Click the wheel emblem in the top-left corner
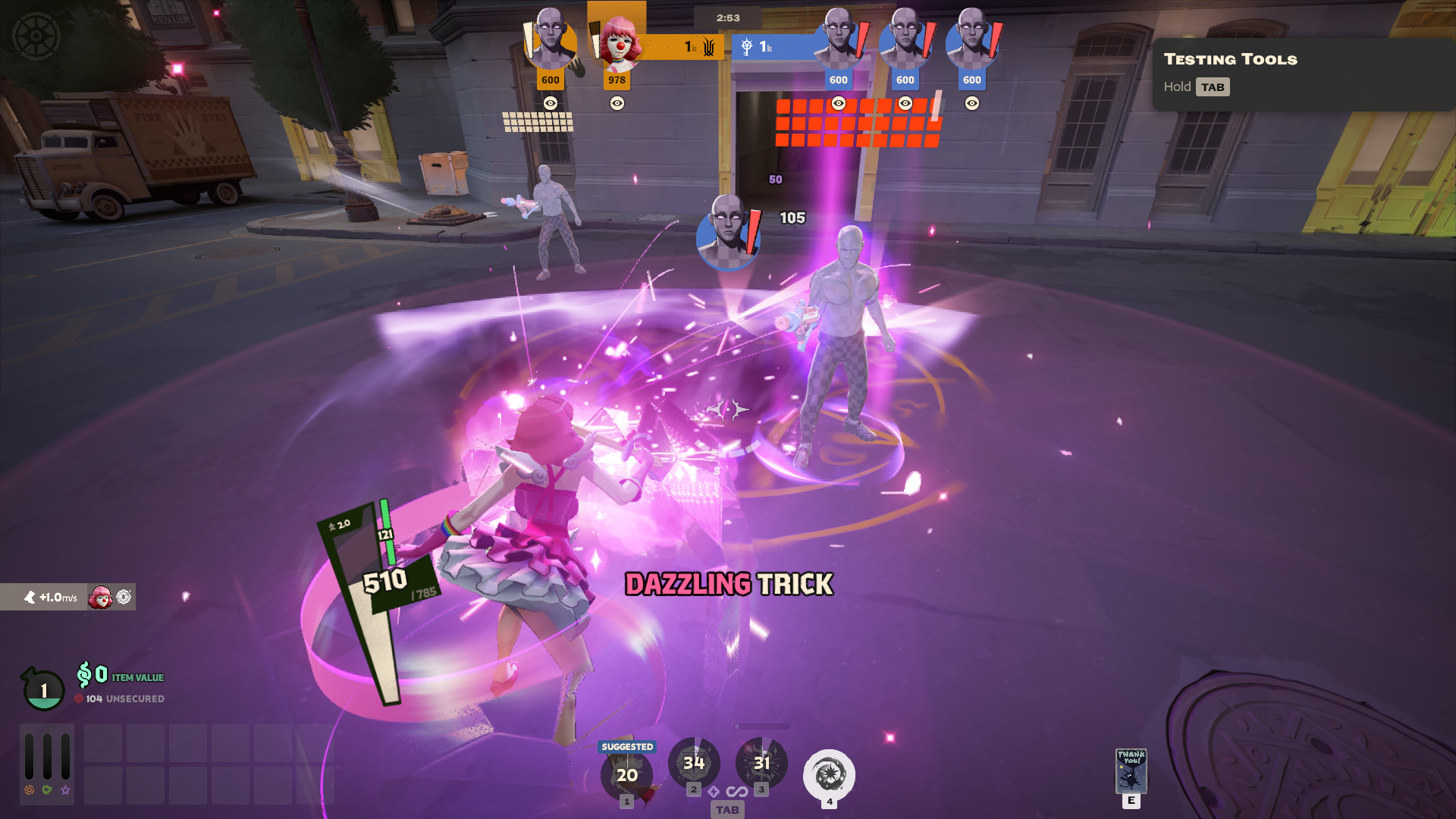The image size is (1456, 819). [x=36, y=36]
